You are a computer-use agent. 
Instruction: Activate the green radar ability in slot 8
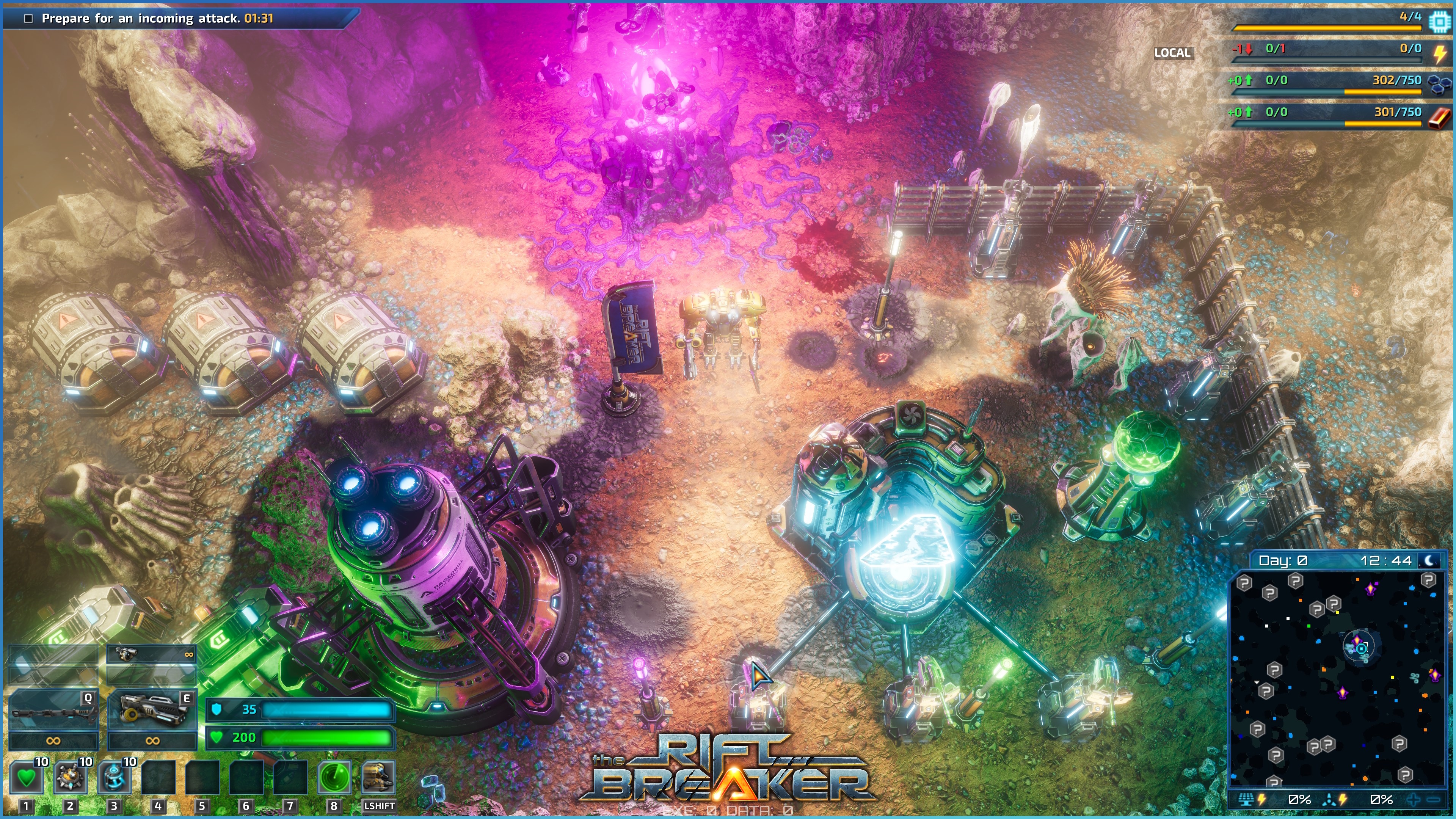[334, 777]
